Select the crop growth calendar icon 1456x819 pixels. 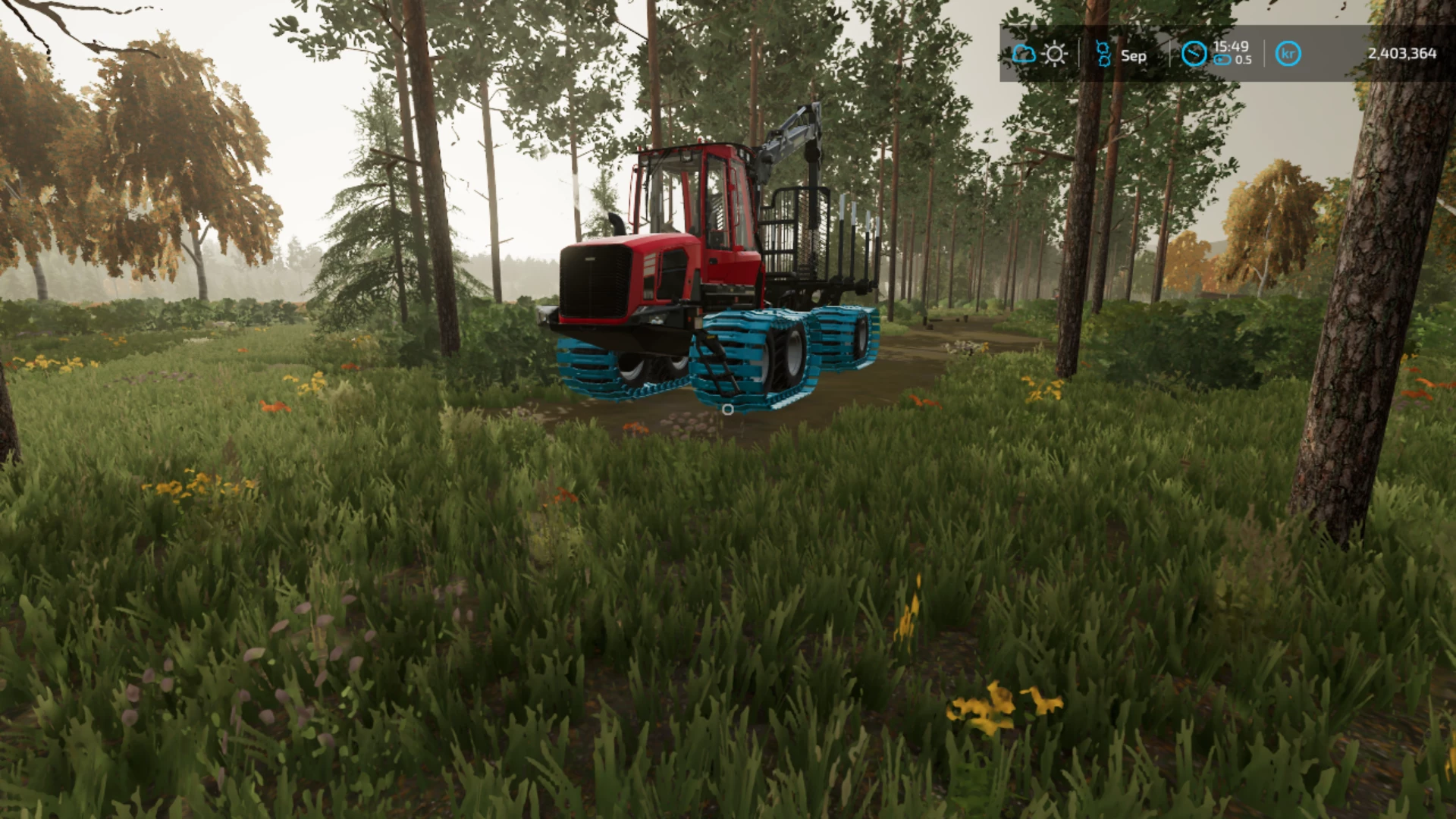pos(1103,55)
